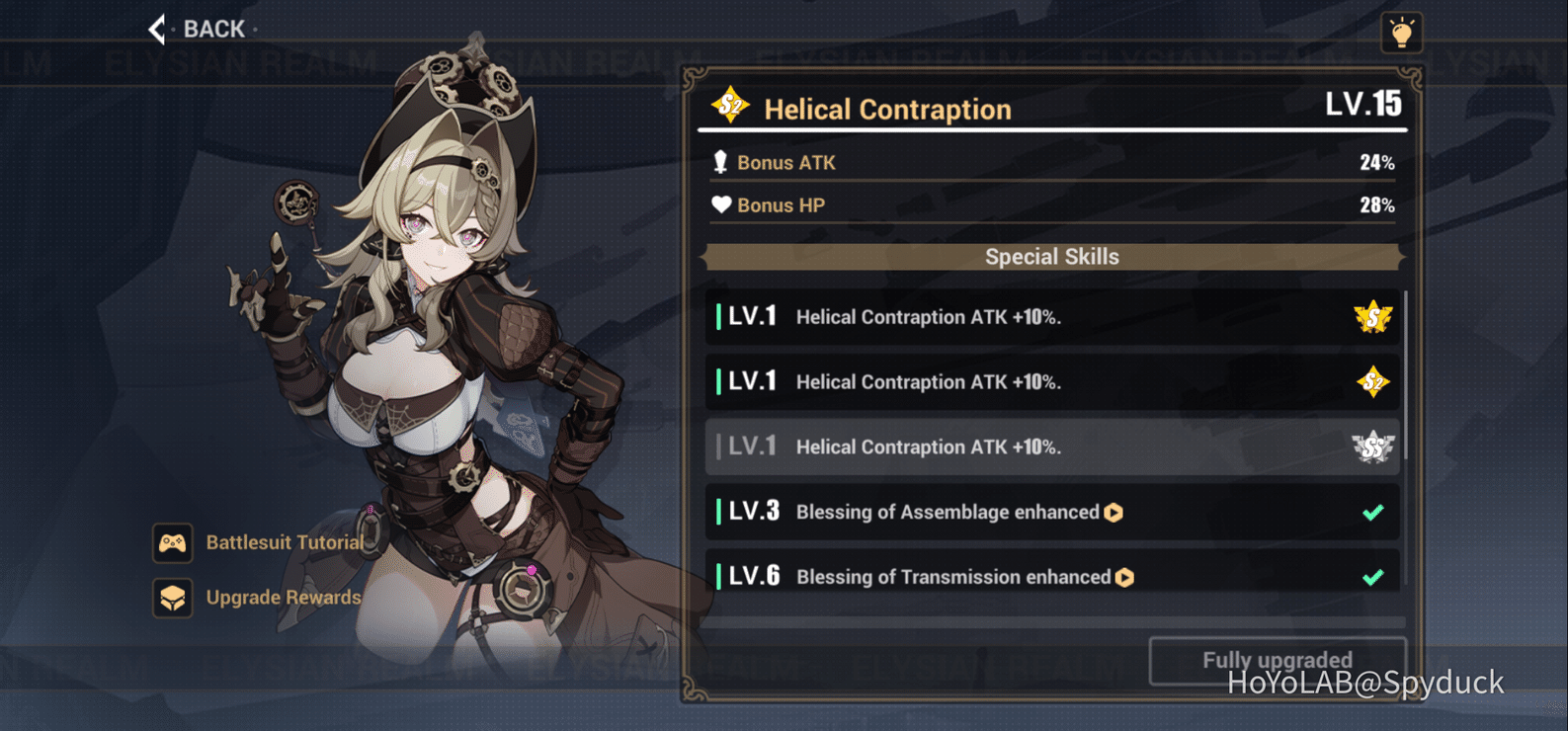1568x731 pixels.
Task: Click the heart icon beside Bonus HP
Action: pos(720,204)
